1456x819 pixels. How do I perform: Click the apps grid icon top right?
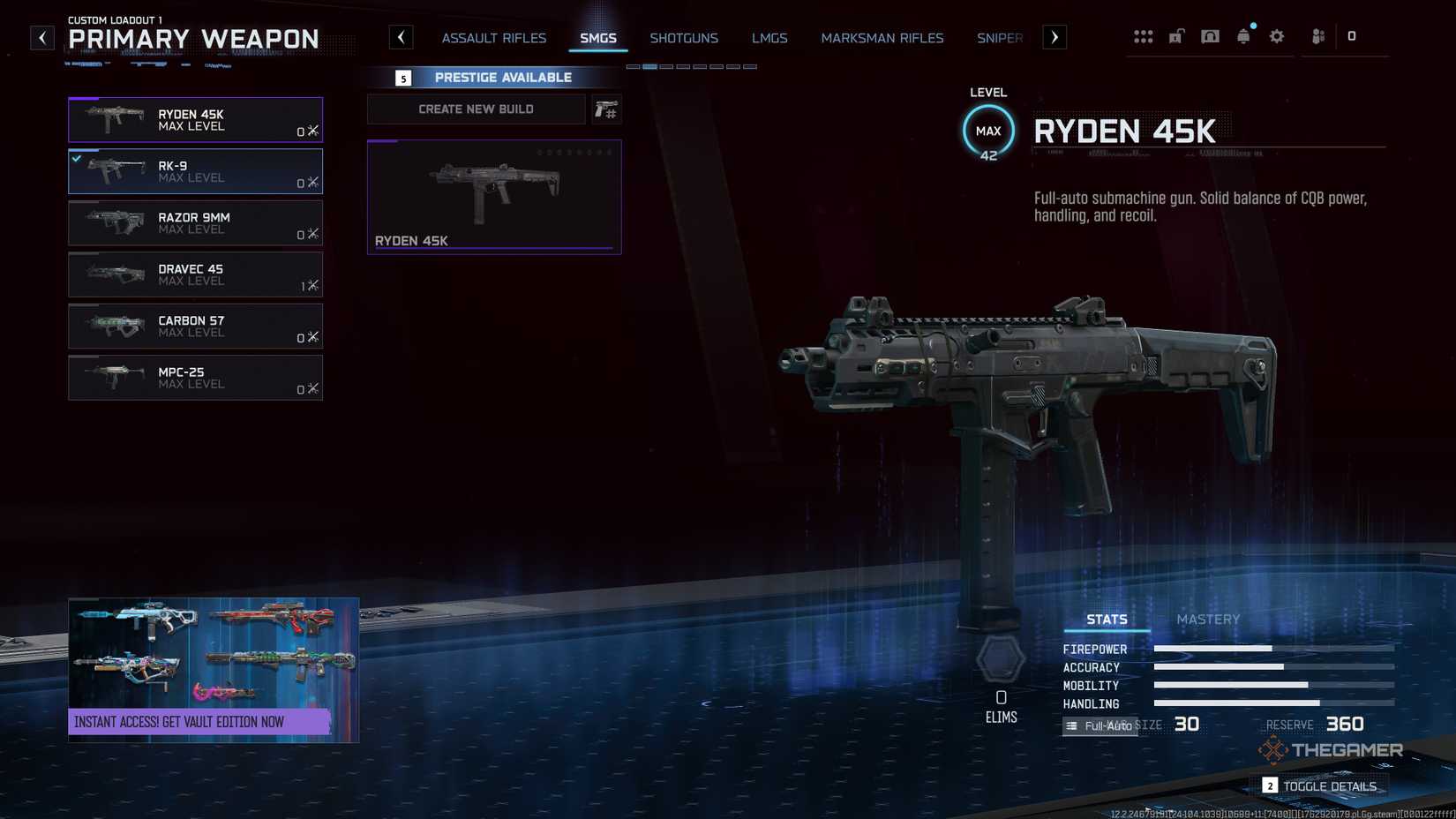tap(1144, 36)
